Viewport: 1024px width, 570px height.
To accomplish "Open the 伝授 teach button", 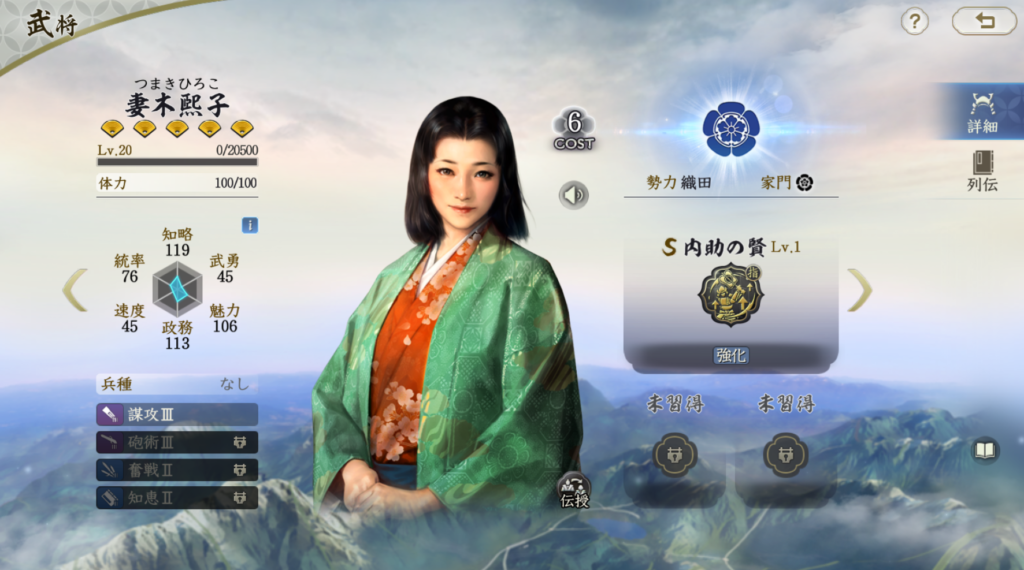I will click(x=575, y=489).
